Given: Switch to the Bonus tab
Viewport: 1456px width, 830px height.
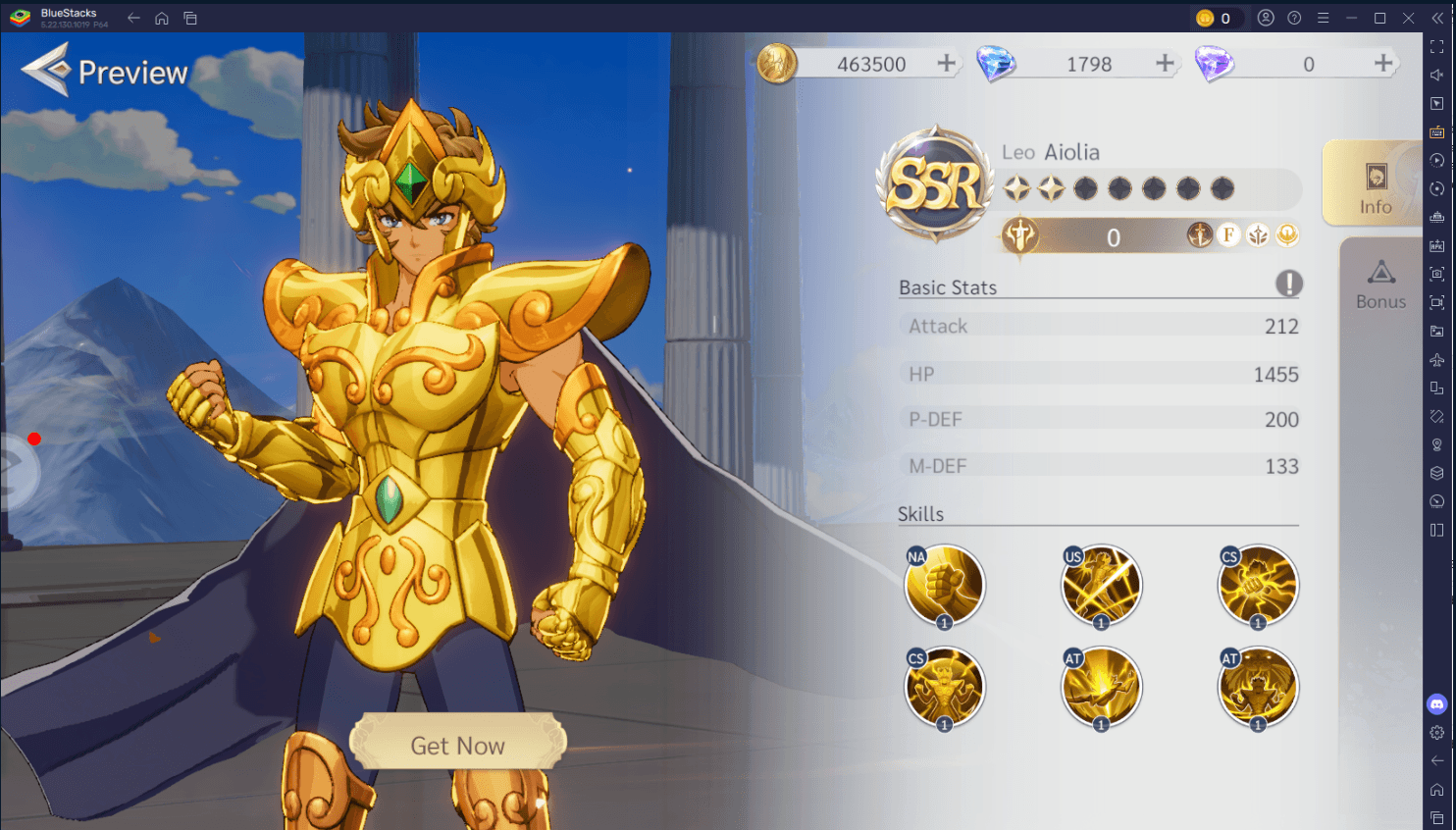Looking at the screenshot, I should point(1380,285).
